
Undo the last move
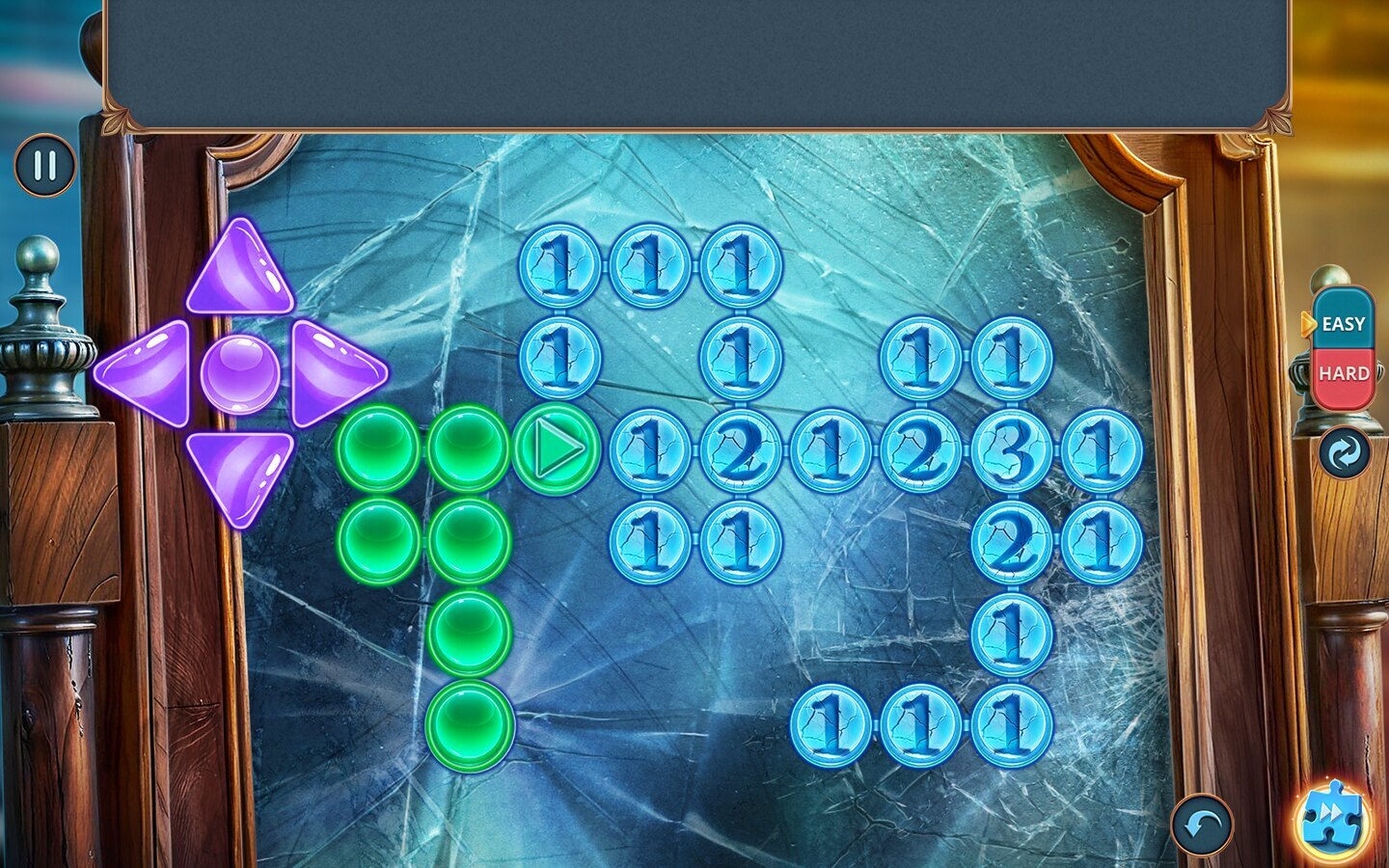1202,825
